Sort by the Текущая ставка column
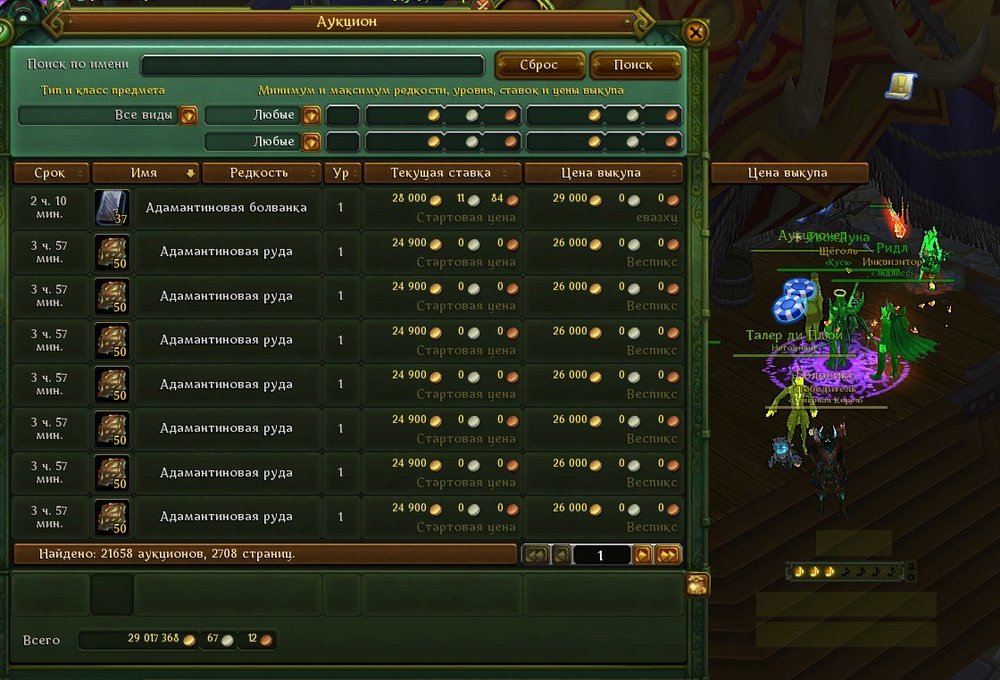Viewport: 1000px width, 680px height. click(x=442, y=173)
